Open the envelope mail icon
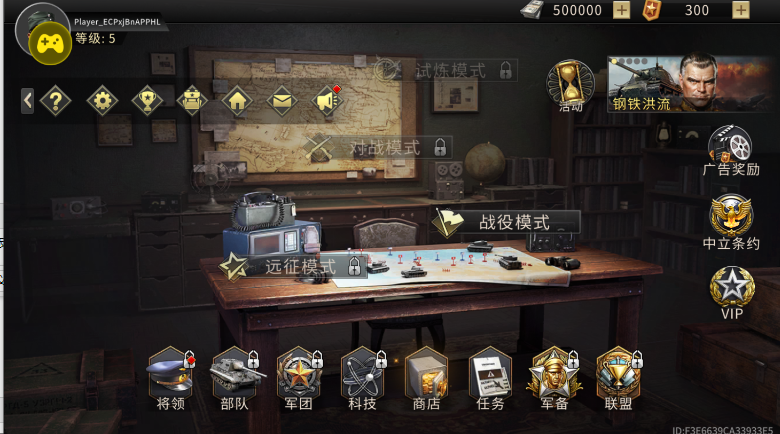Image resolution: width=780 pixels, height=434 pixels. (x=282, y=100)
